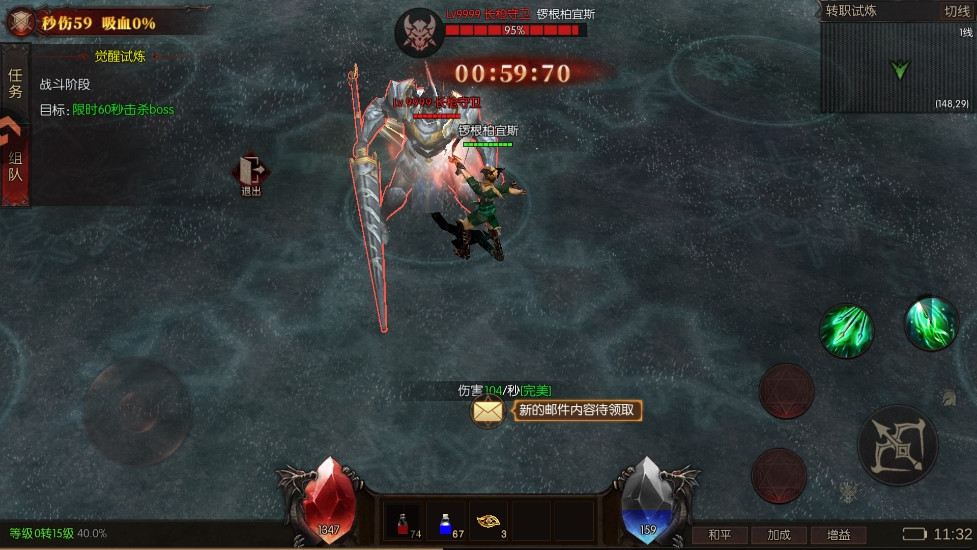The image size is (977, 550).
Task: Open the 任务 quest tab
Action: pyautogui.click(x=15, y=83)
